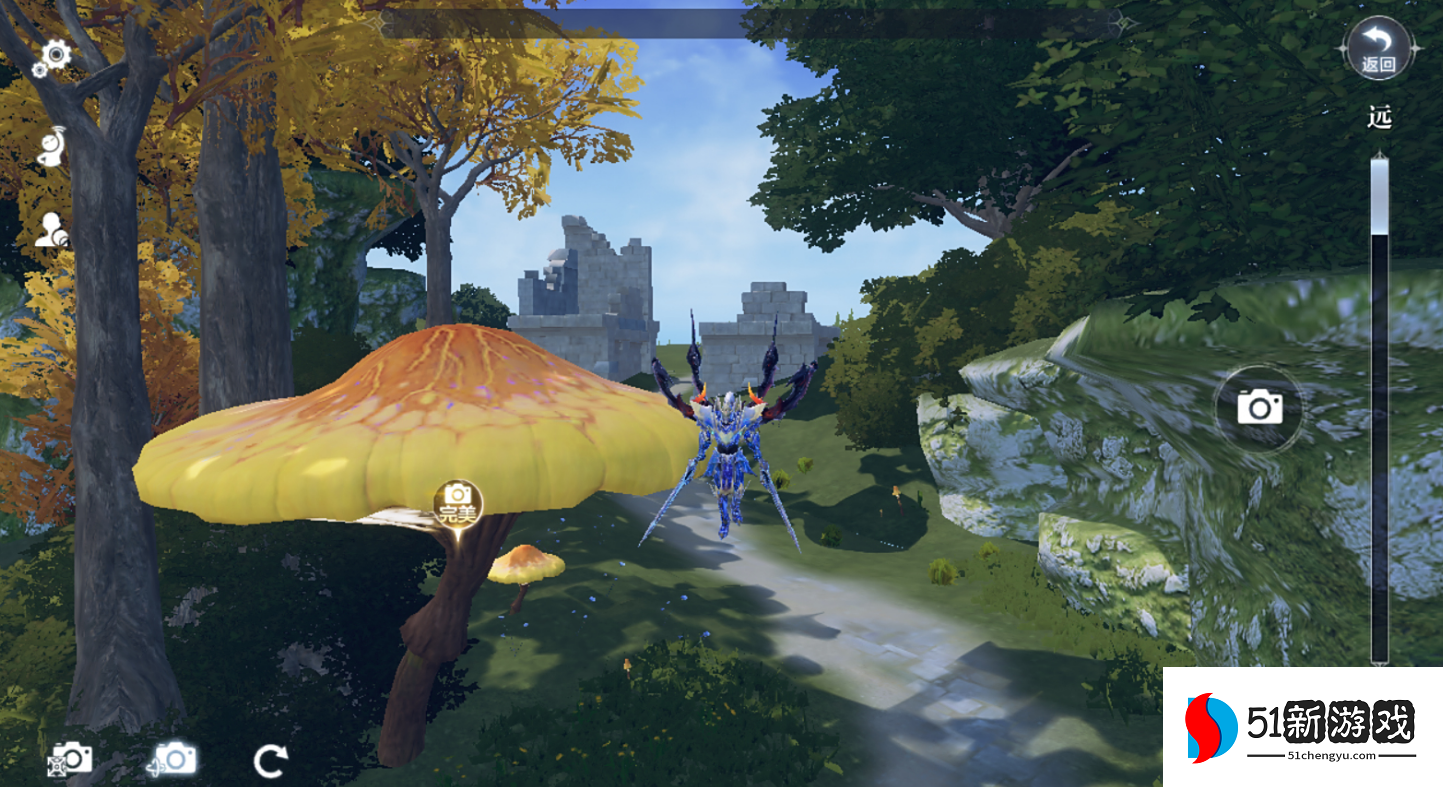
Task: Reset the camera with the circular arrow
Action: [x=270, y=761]
